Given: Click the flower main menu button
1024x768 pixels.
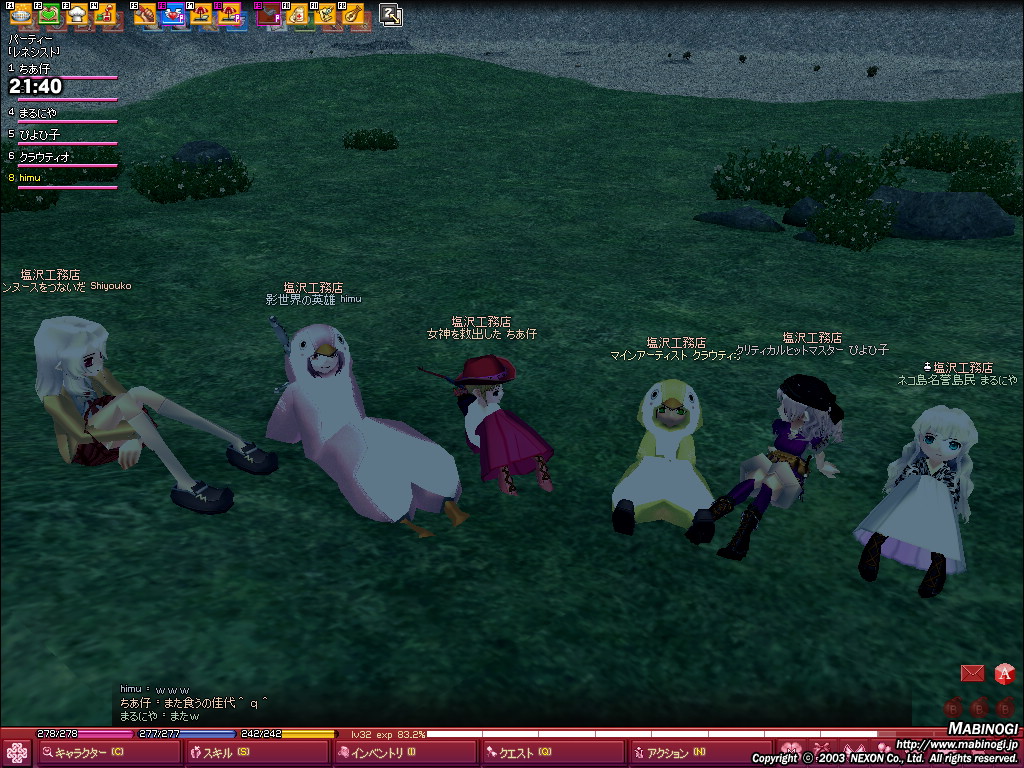Looking at the screenshot, I should [x=17, y=753].
